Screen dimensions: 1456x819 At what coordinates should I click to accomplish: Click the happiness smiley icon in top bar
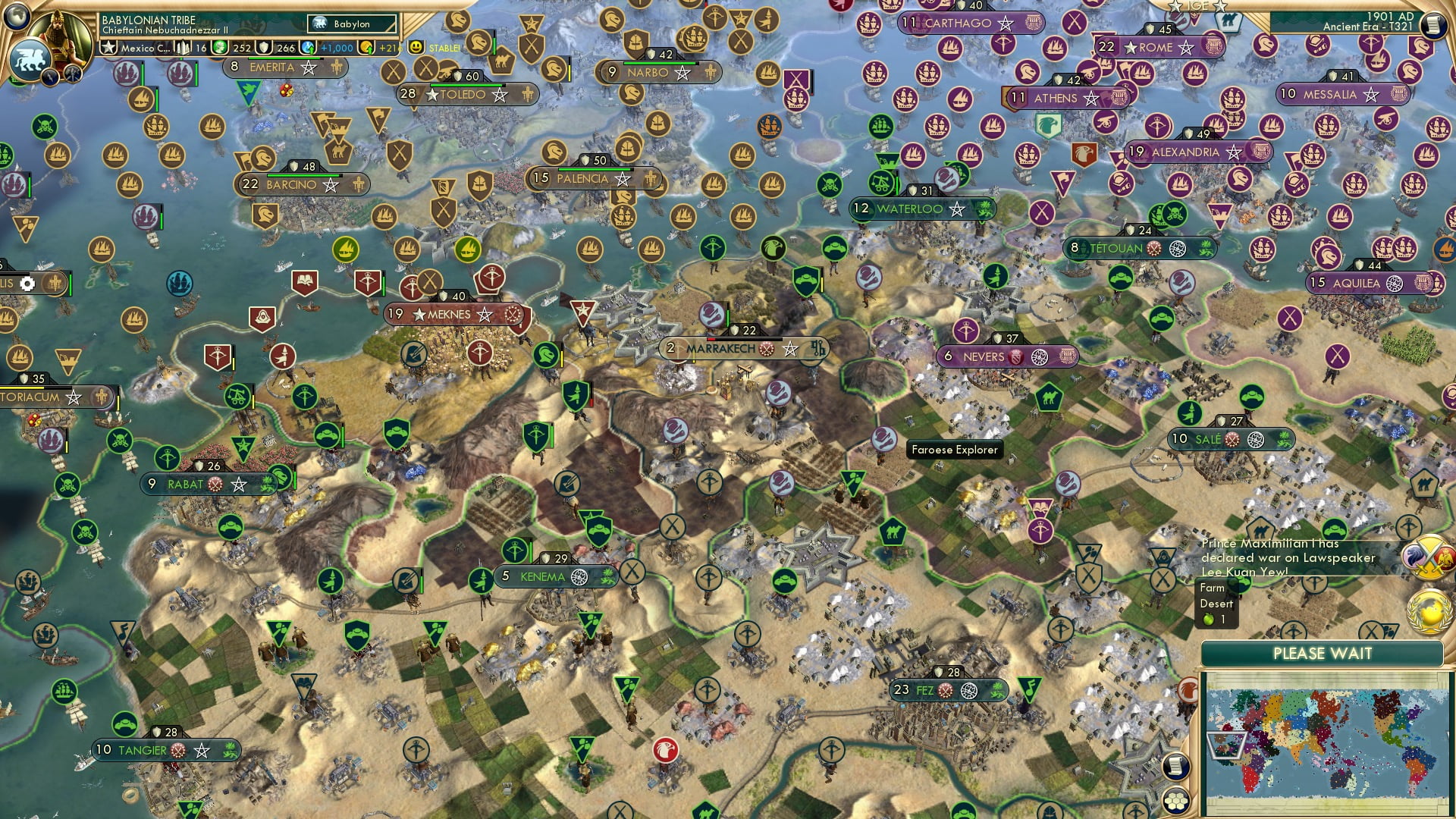415,47
